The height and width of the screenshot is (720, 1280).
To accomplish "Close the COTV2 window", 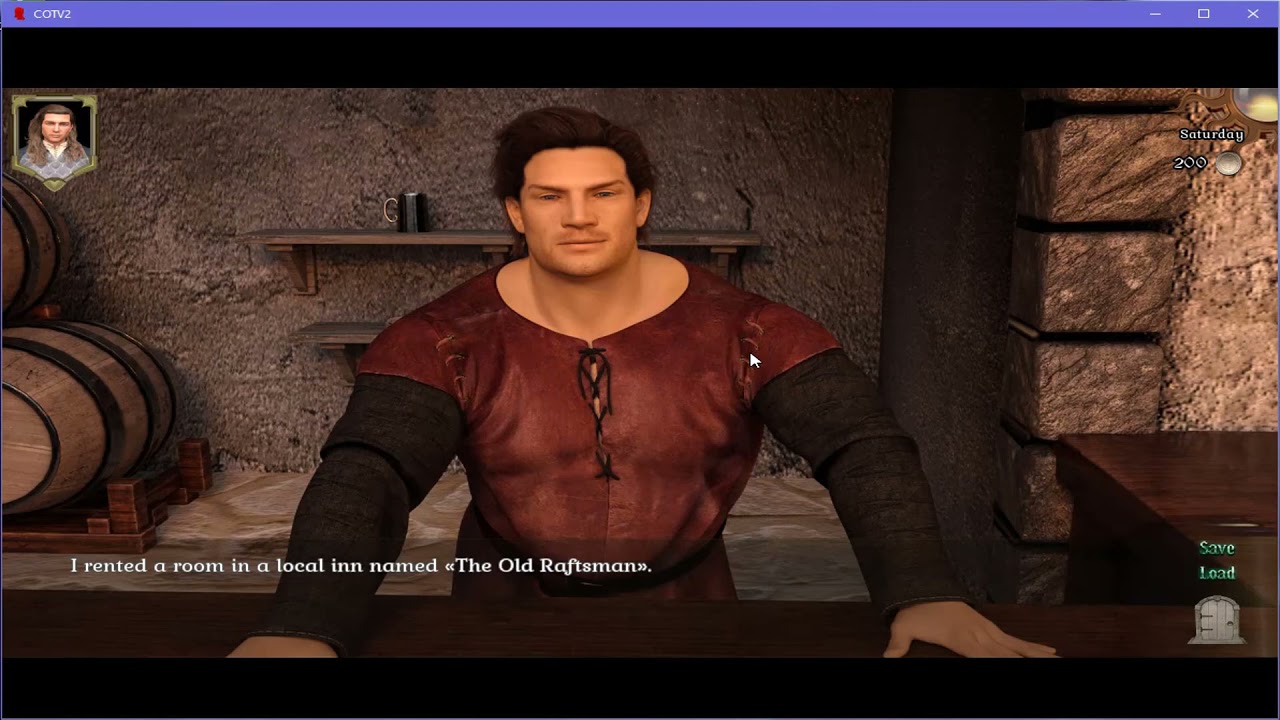I will 1253,14.
